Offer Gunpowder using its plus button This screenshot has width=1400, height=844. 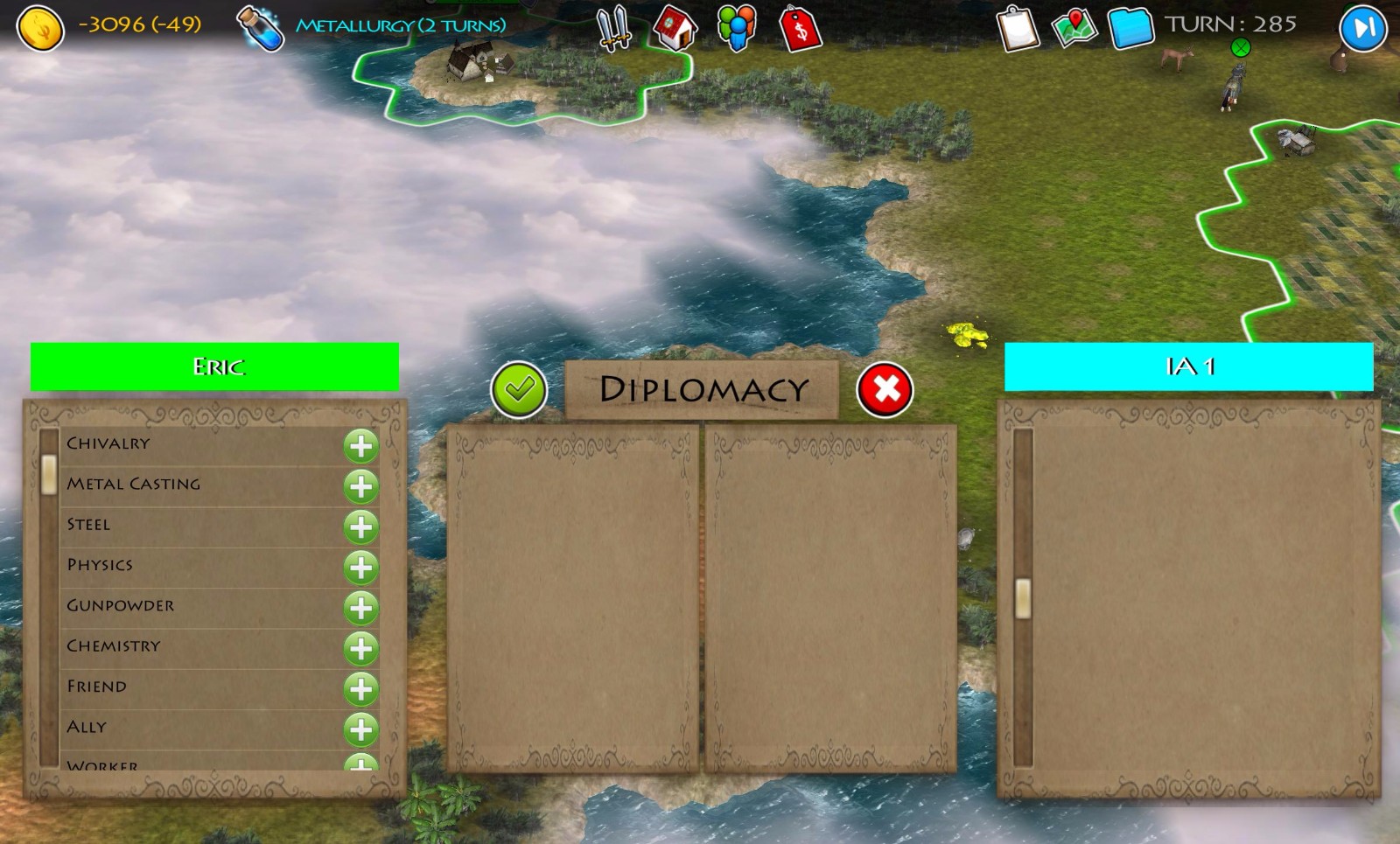[360, 608]
